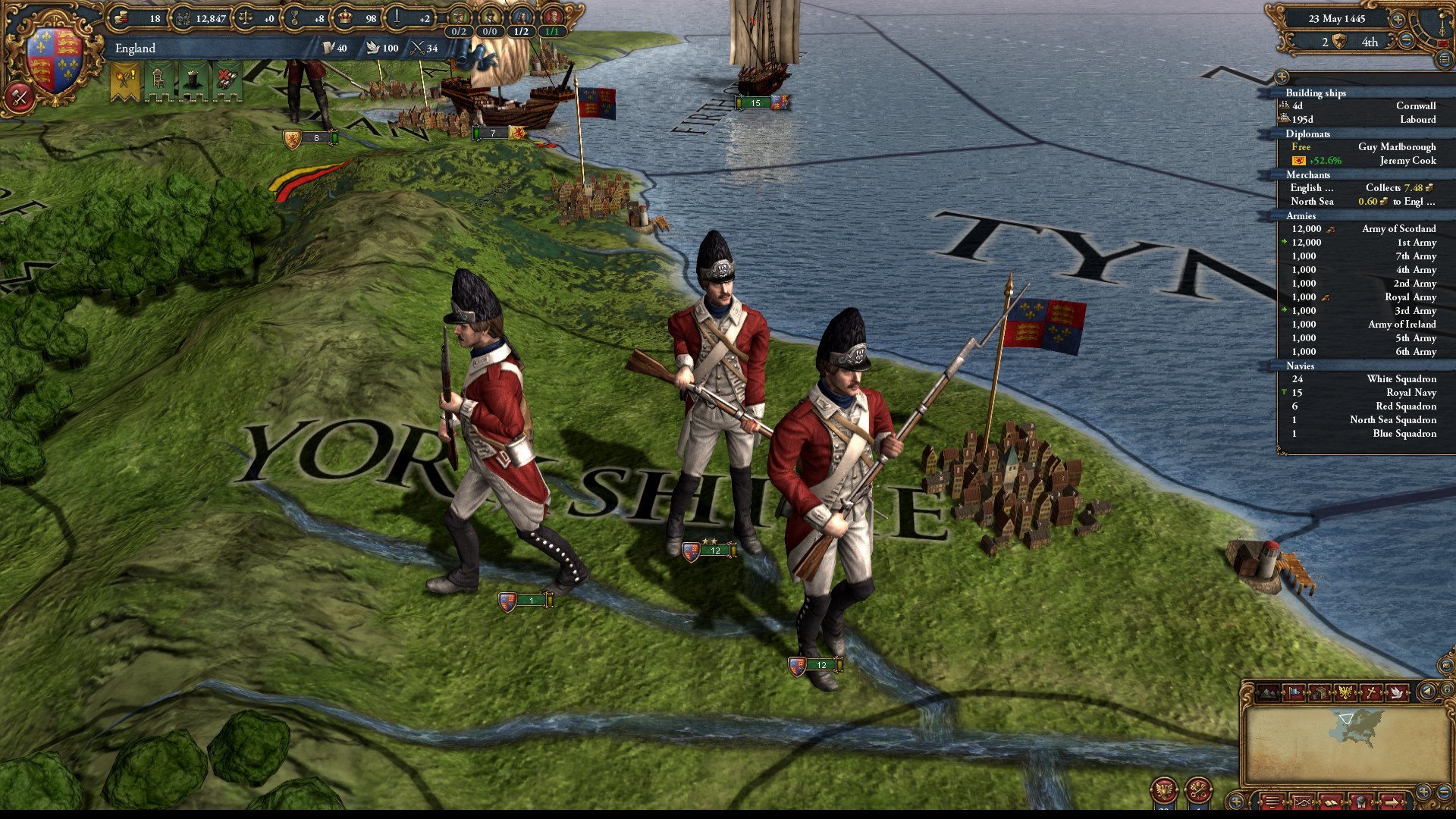Increase game speed with the plus button

point(1397,19)
